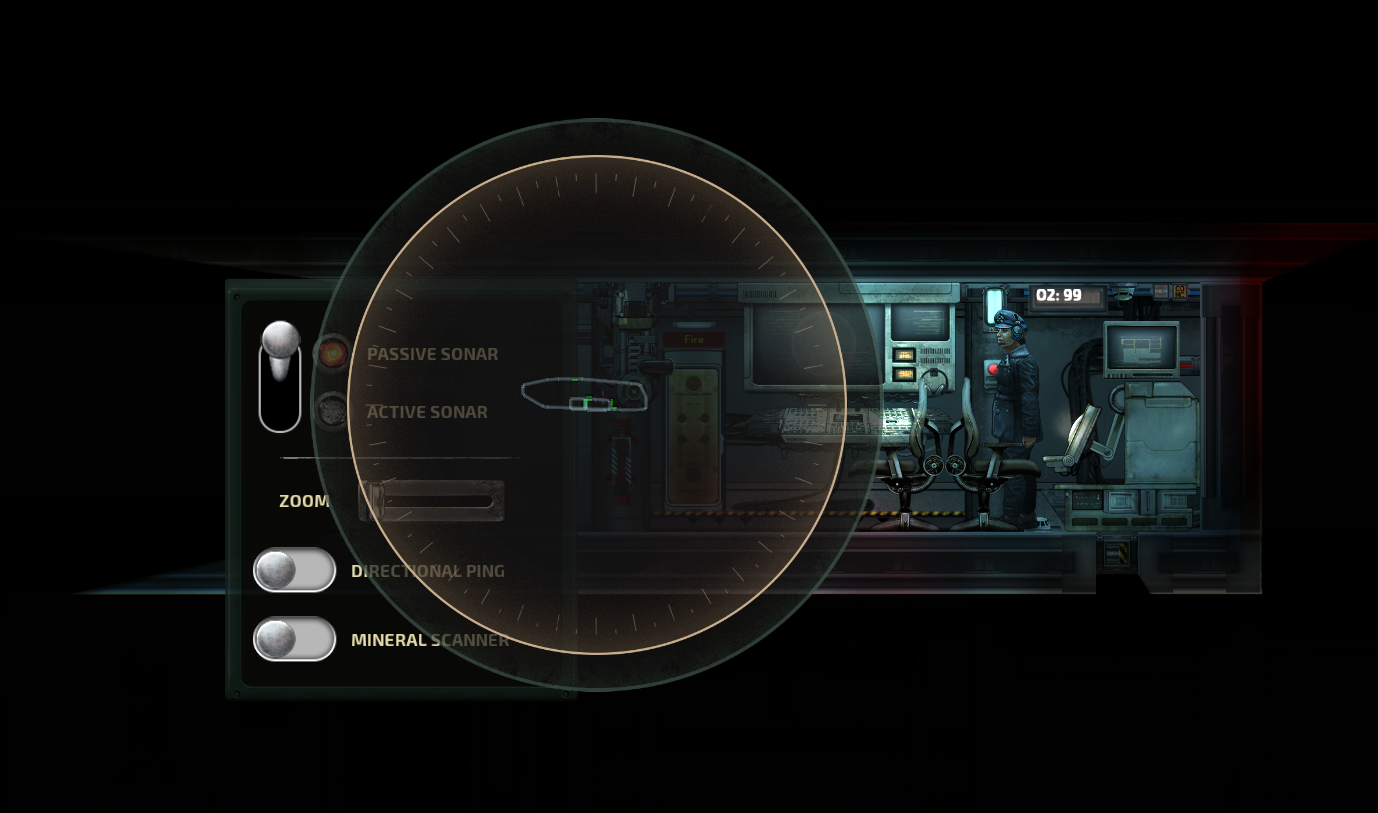Click the ceiling light fixture near the door
The width and height of the screenshot is (1378, 813).
996,304
